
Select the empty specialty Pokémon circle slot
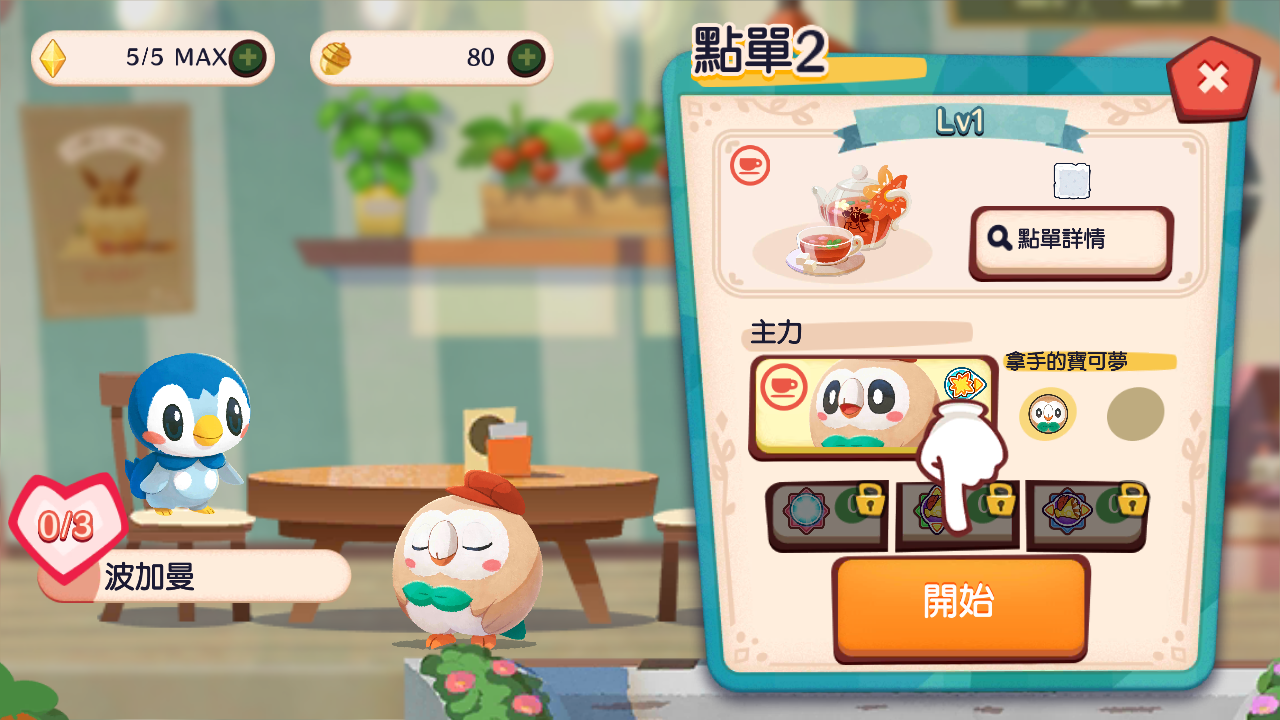[1136, 416]
